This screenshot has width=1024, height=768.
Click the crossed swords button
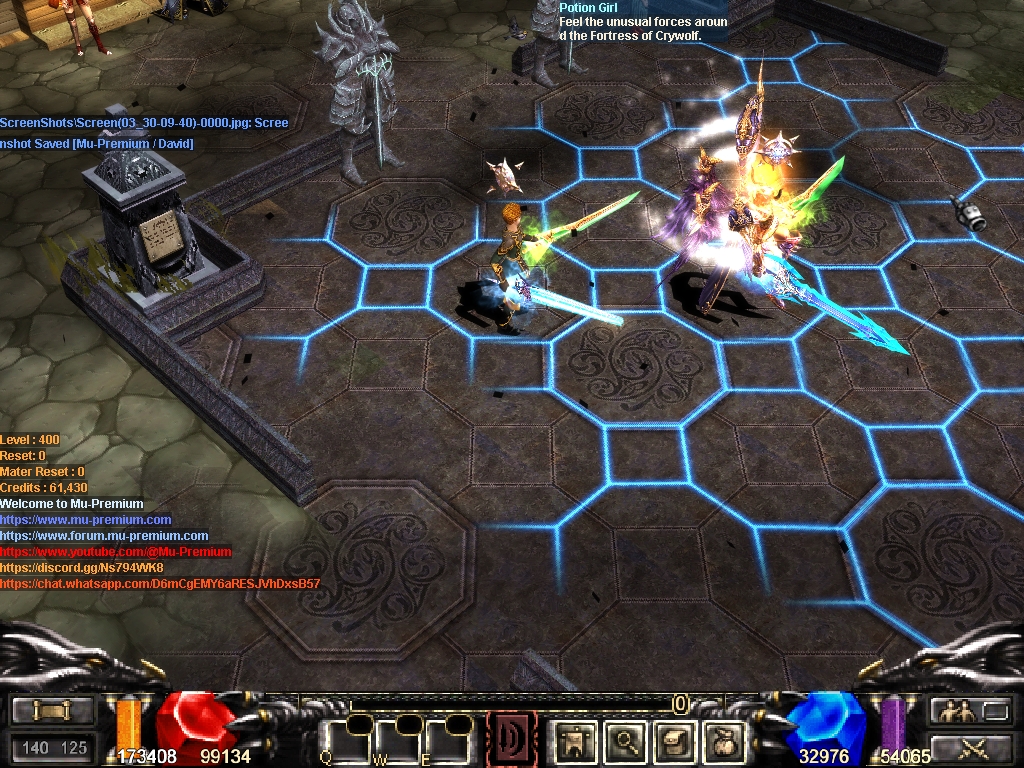[970, 746]
